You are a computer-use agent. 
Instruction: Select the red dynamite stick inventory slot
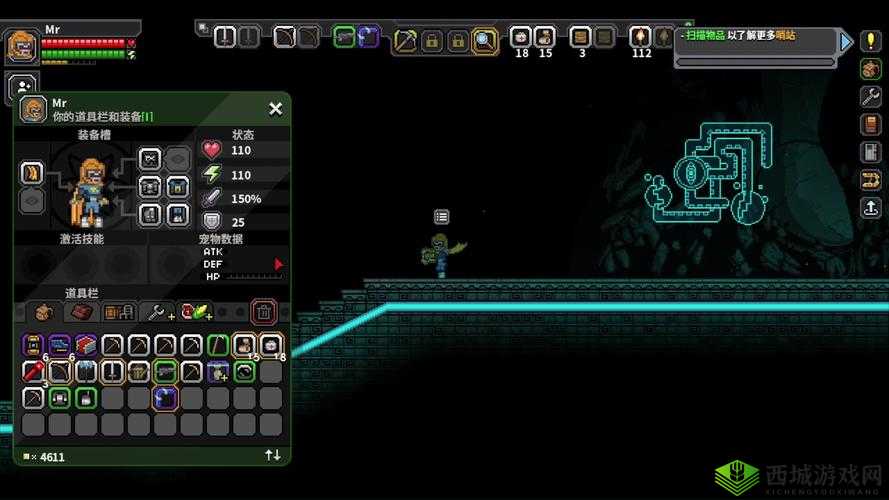(32, 372)
